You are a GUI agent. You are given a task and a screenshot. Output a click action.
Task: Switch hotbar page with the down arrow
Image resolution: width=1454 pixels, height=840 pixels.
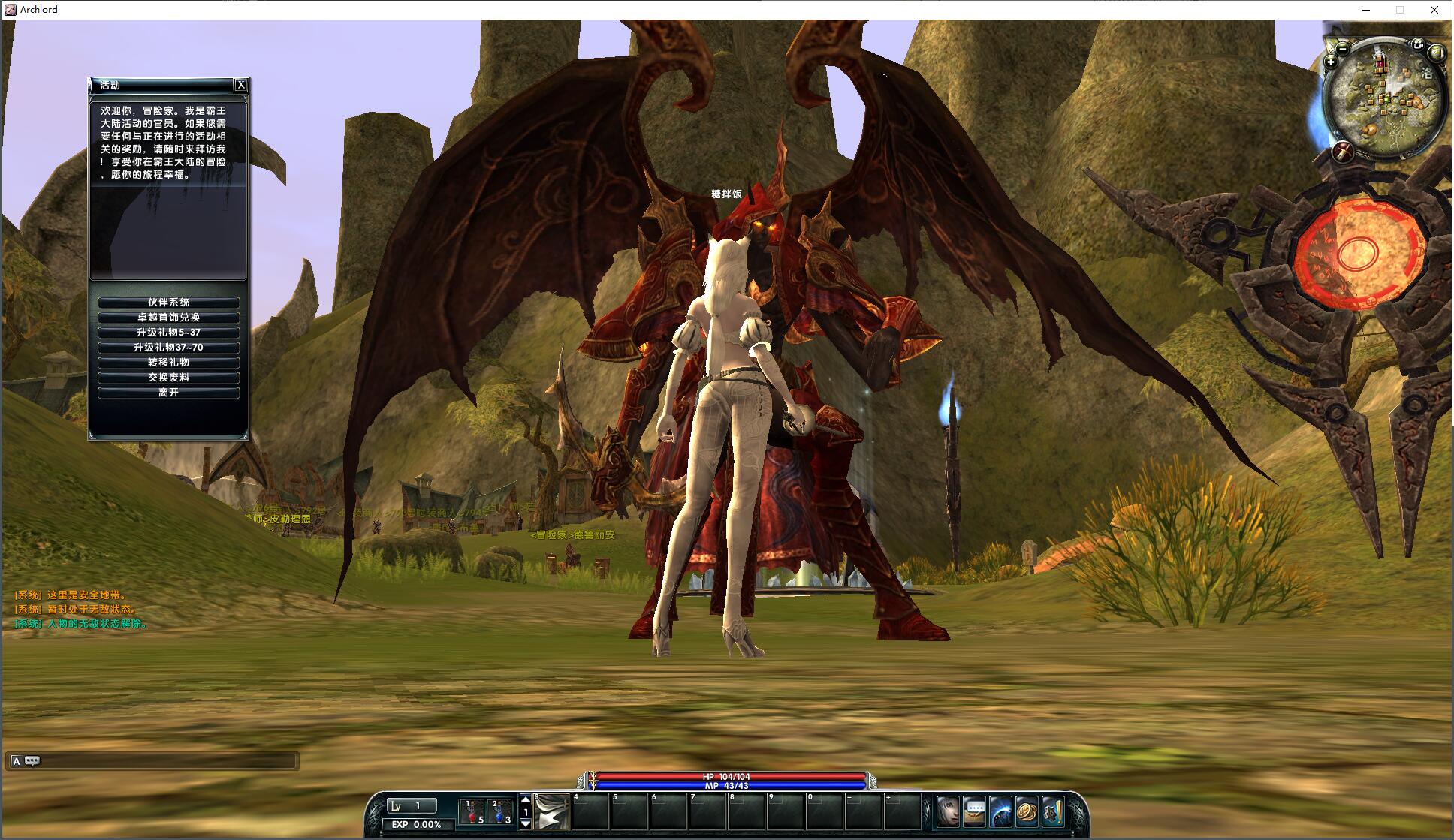pyautogui.click(x=526, y=824)
